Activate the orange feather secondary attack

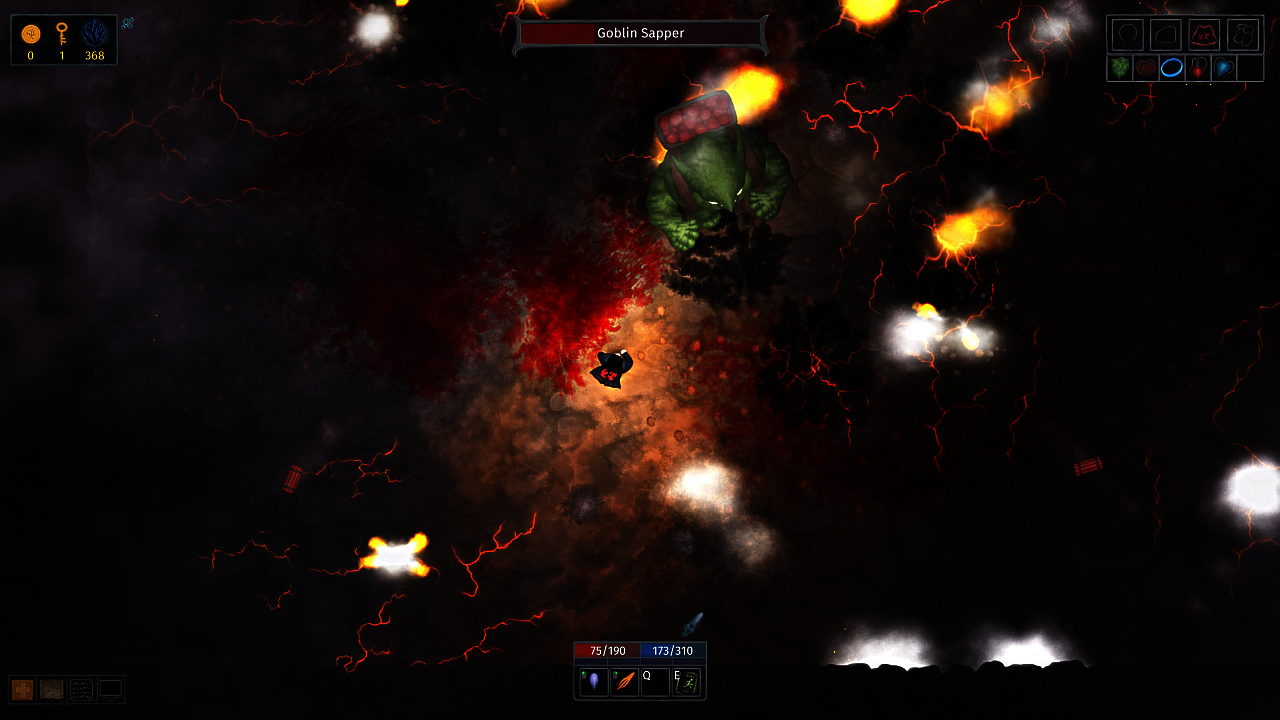(x=625, y=682)
